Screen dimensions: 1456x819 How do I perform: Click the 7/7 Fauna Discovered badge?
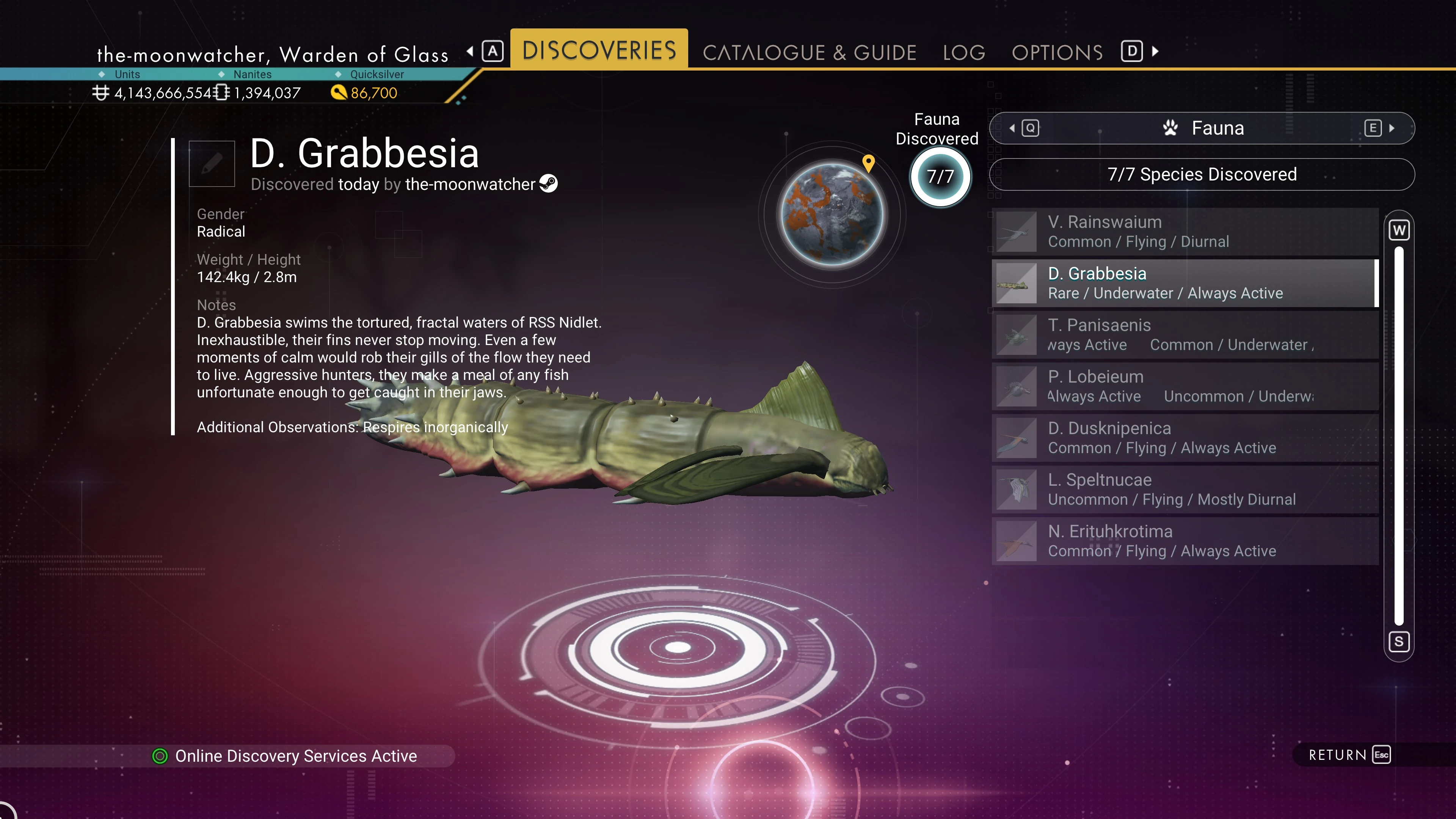click(940, 177)
